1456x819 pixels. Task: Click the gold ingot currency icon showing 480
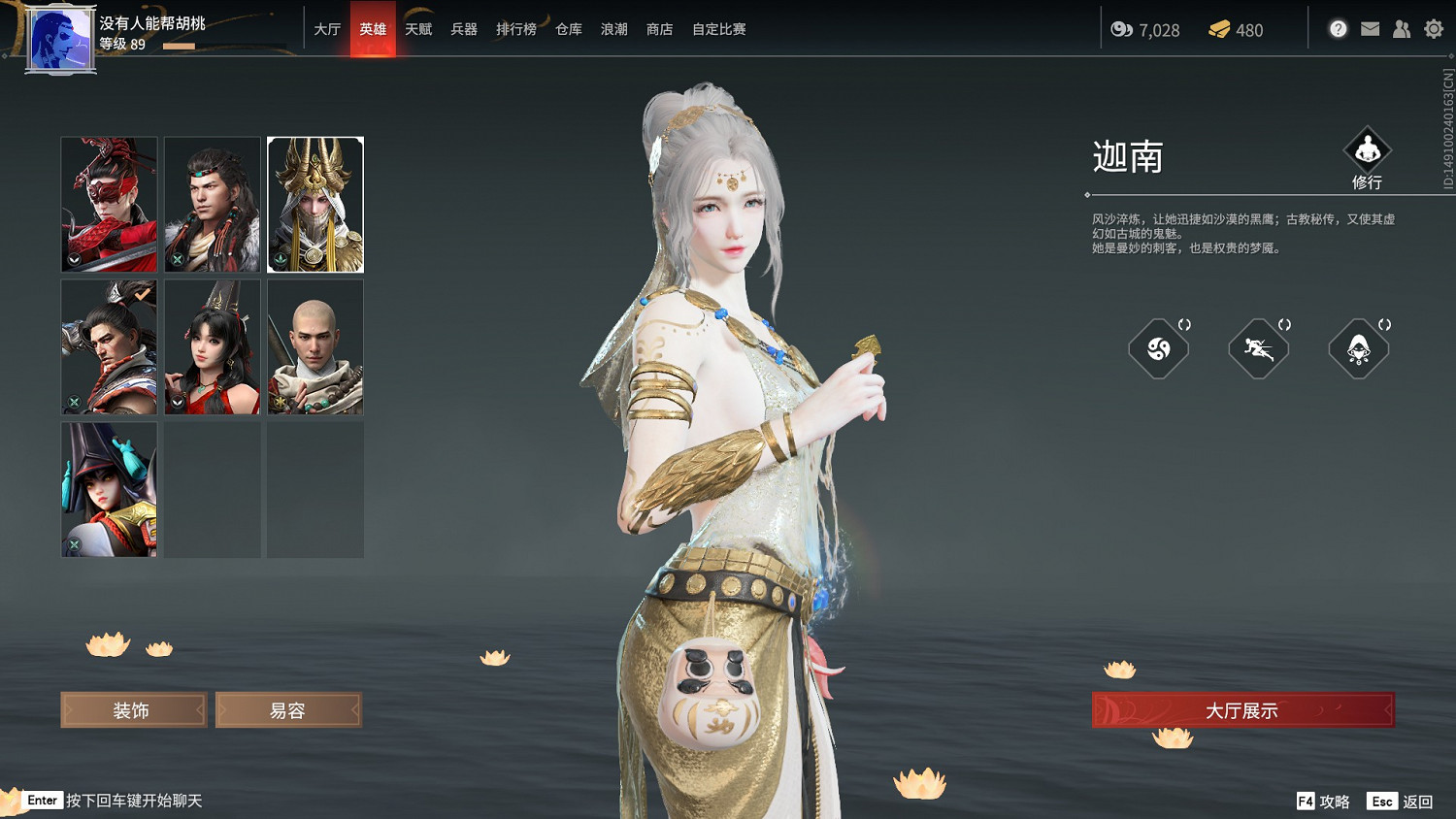pyautogui.click(x=1220, y=29)
